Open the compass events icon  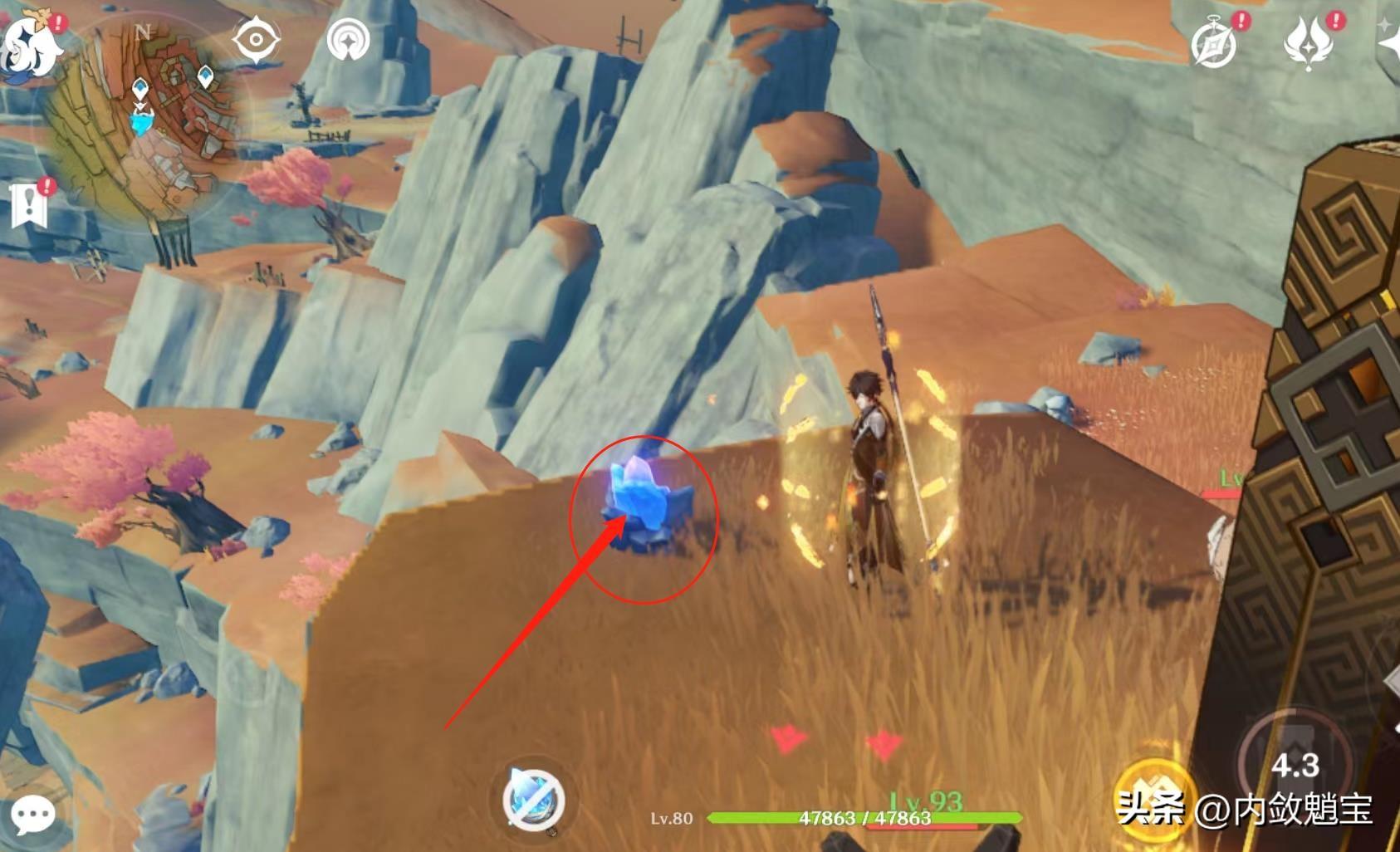coord(1215,42)
